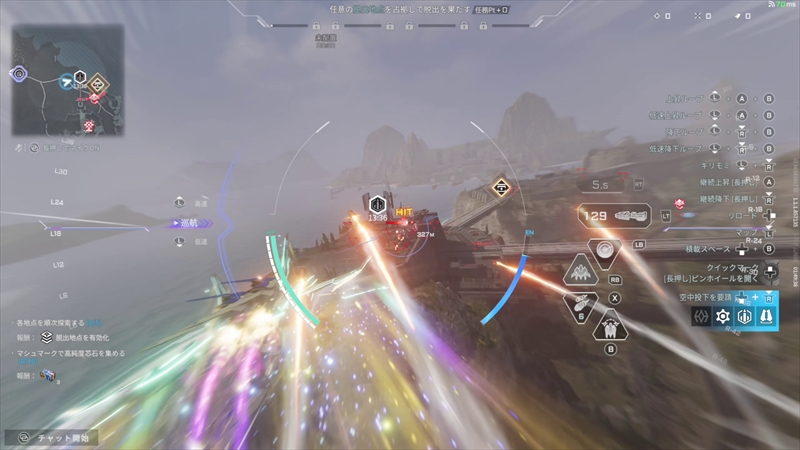
Task: Activate the circular orb skill slot
Action: pos(604,248)
